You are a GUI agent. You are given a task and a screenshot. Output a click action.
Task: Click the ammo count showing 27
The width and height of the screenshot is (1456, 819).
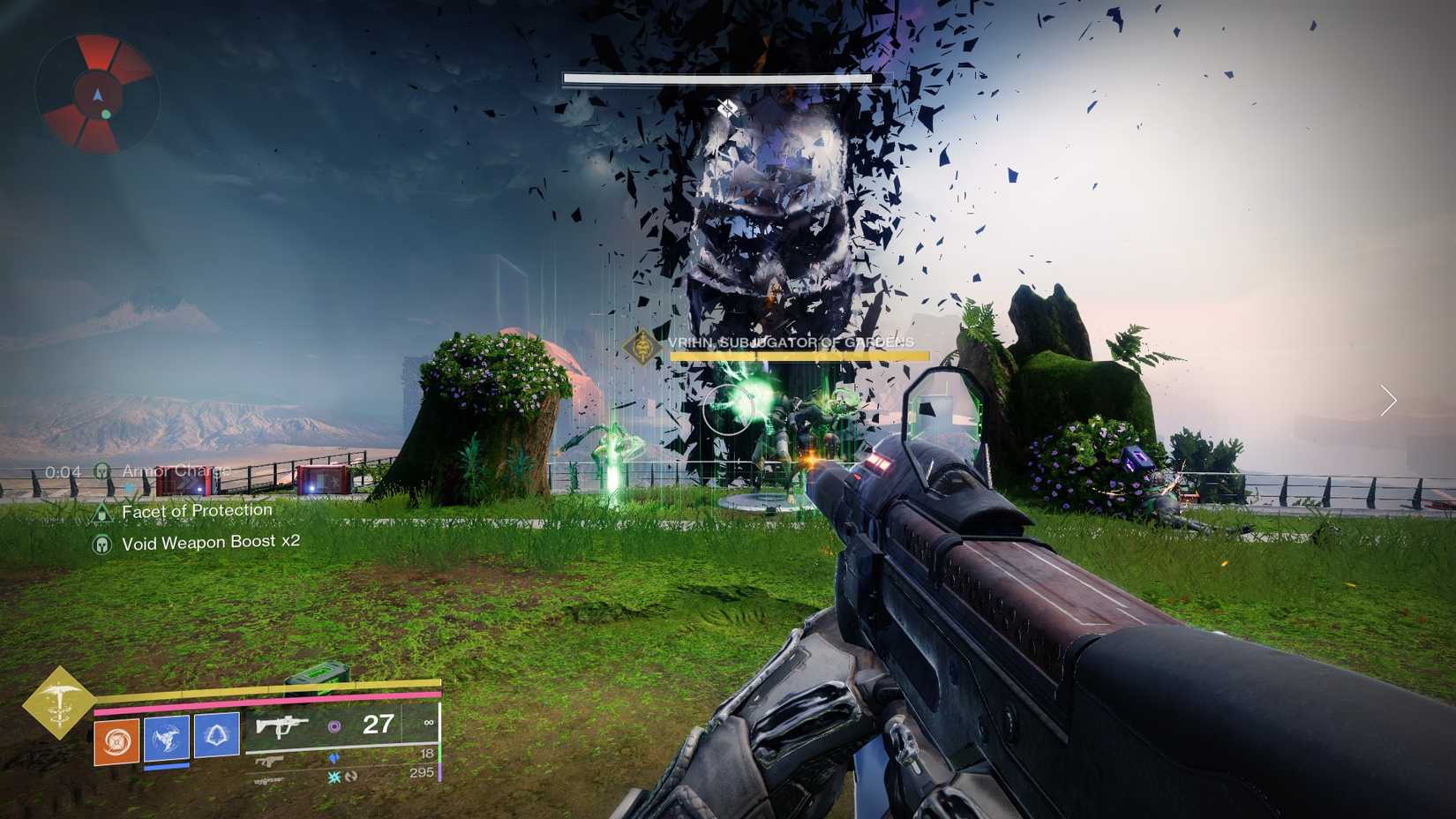pyautogui.click(x=378, y=725)
